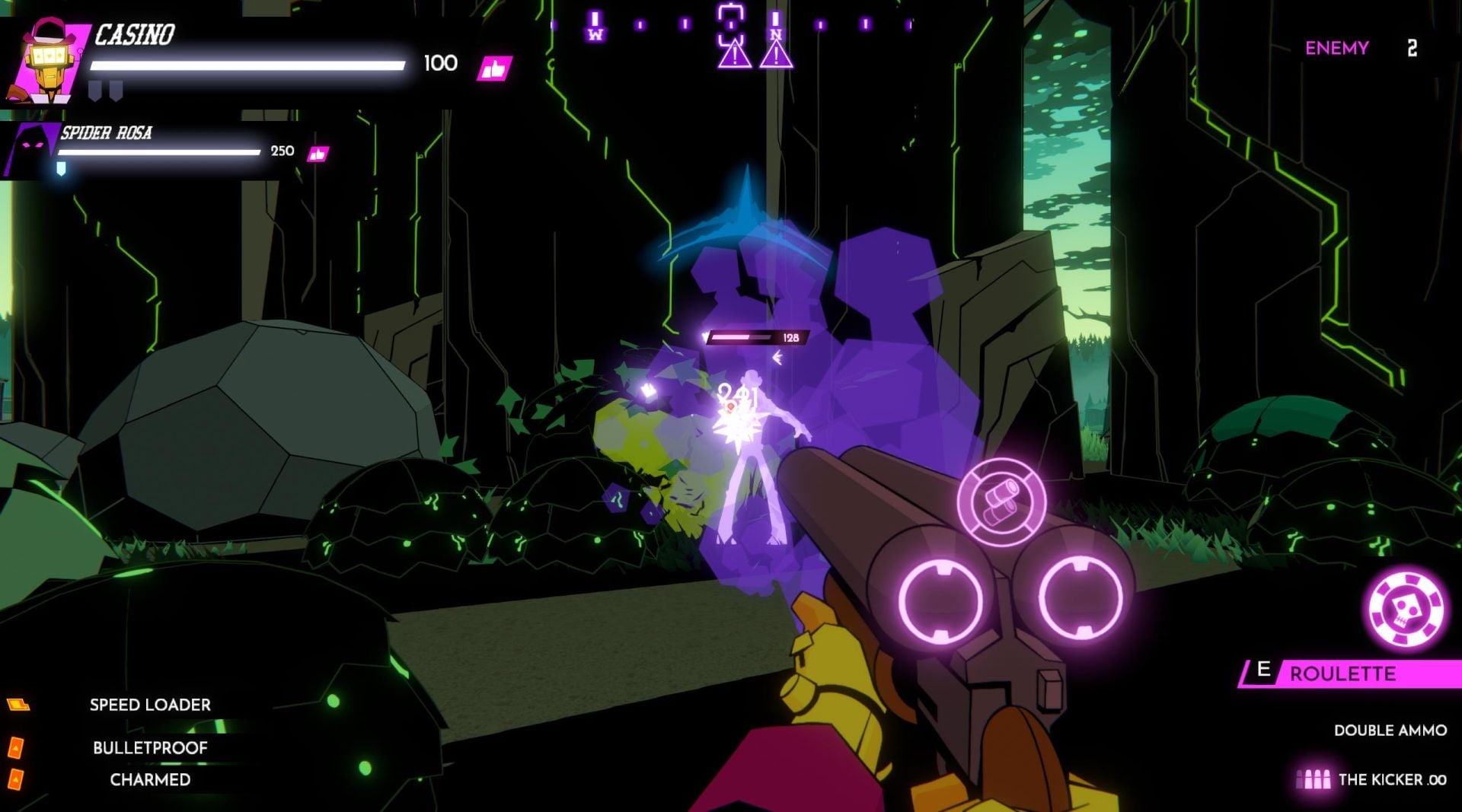Click the shotgun shells reload icon

click(x=1001, y=502)
